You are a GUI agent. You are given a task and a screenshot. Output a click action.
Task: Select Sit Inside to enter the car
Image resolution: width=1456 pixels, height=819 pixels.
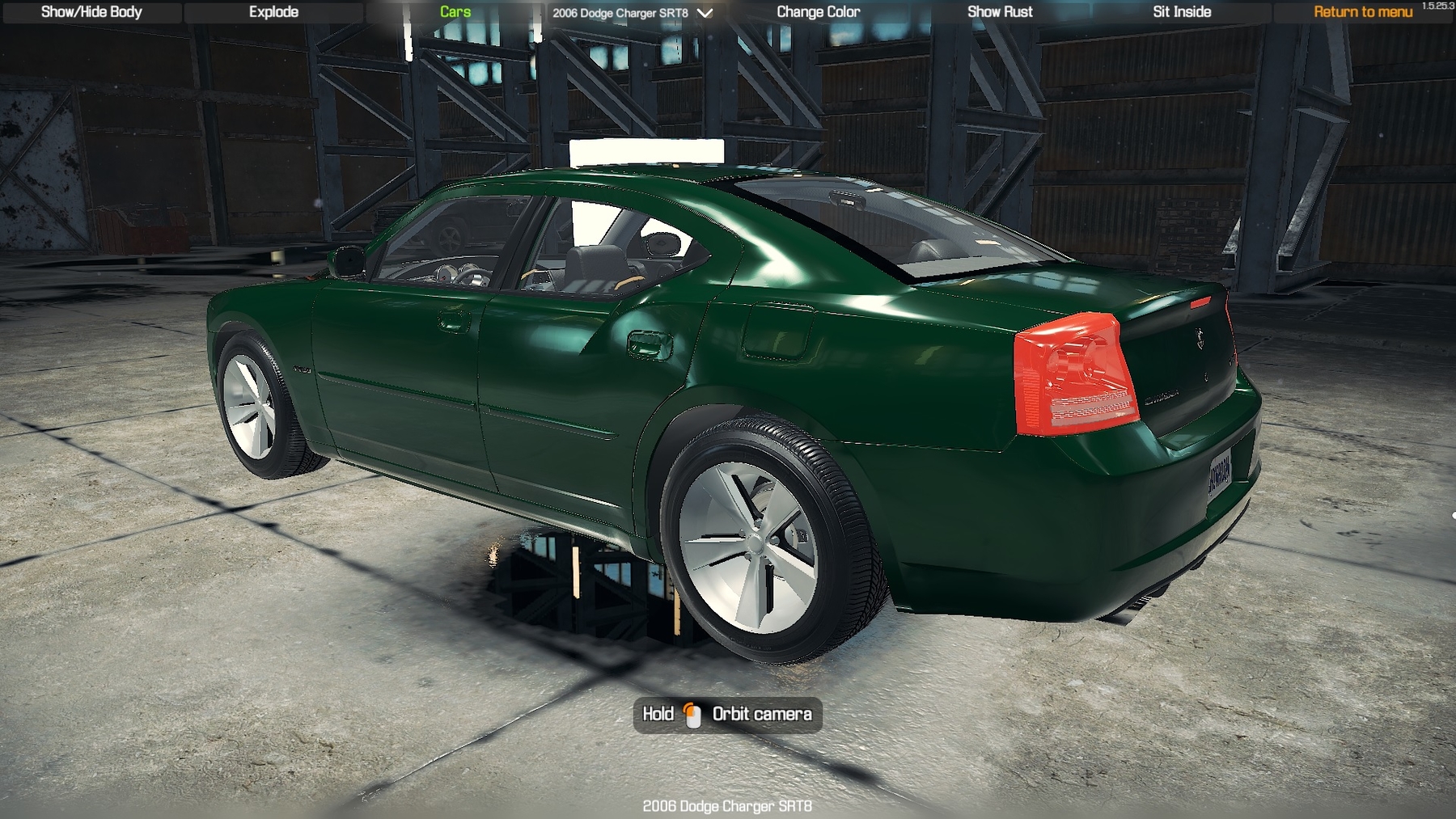click(1182, 12)
